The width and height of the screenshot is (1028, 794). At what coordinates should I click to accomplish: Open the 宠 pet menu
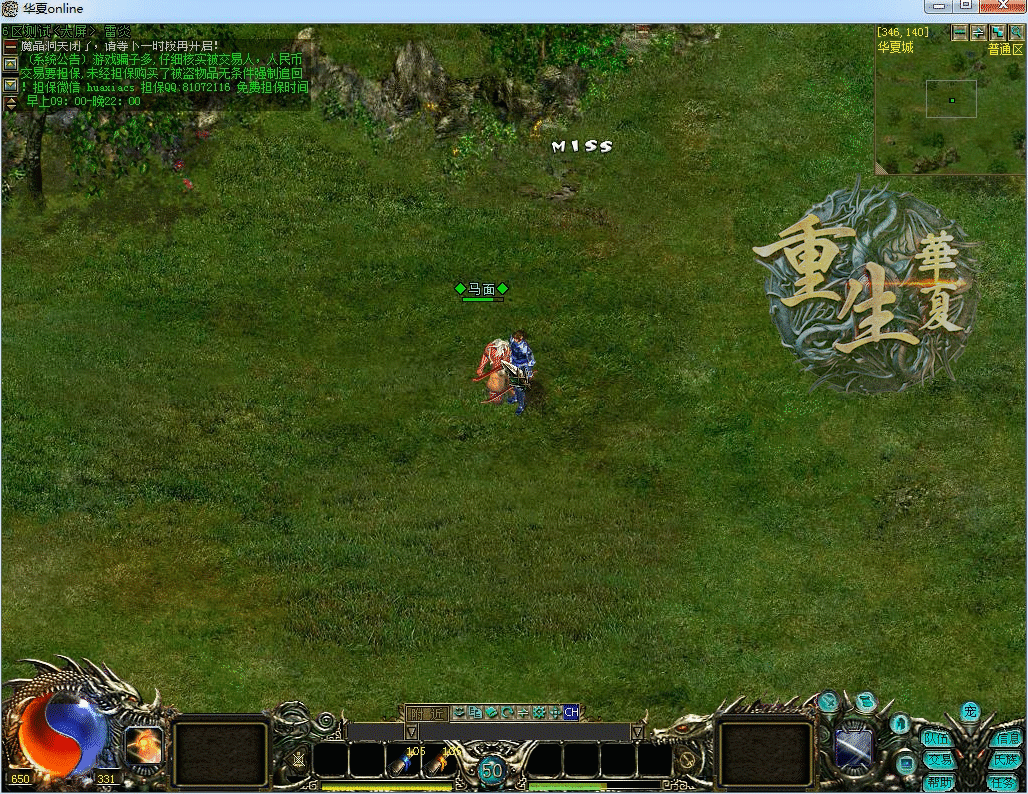tap(970, 711)
